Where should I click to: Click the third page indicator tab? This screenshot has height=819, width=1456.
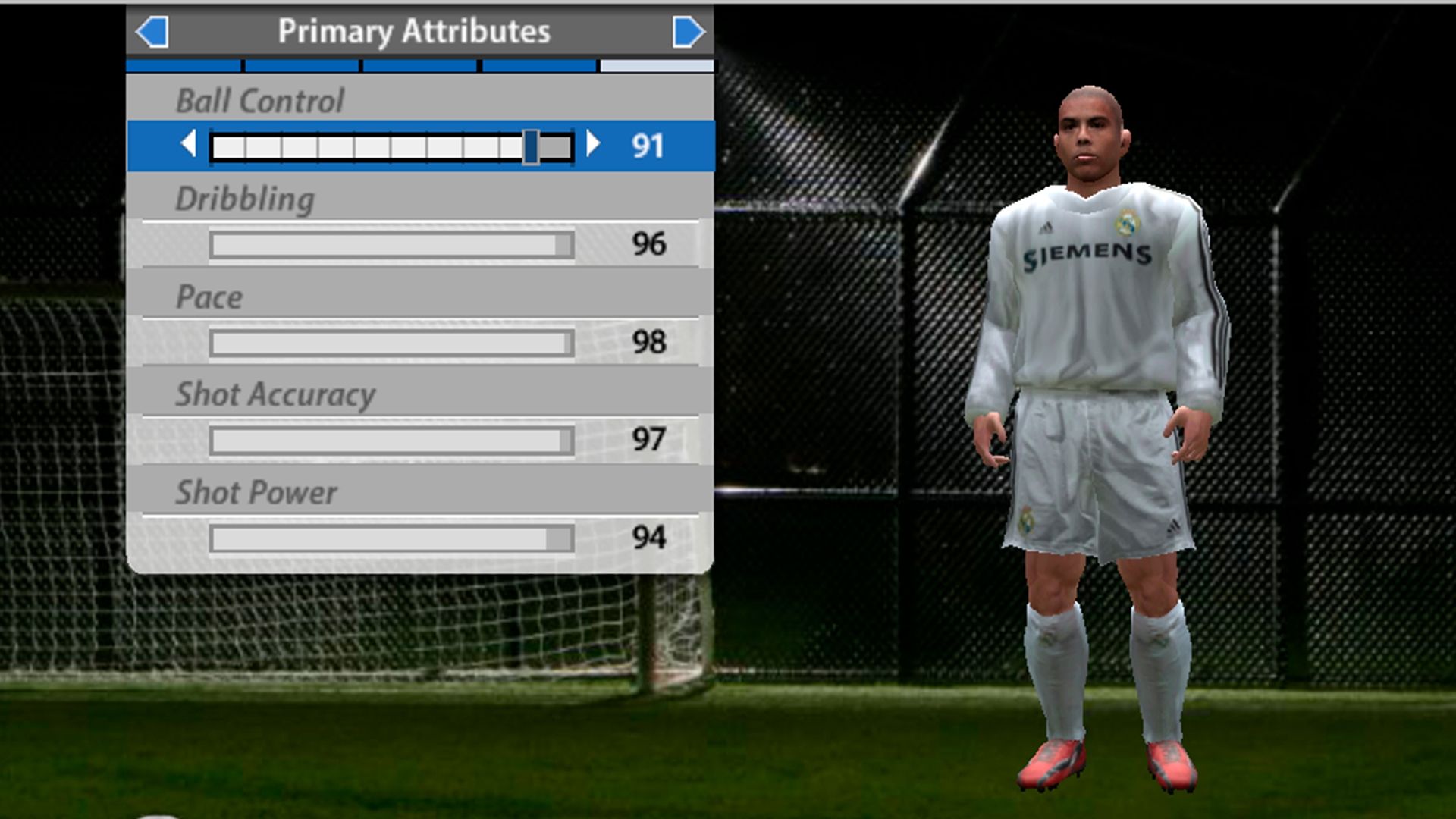(419, 66)
